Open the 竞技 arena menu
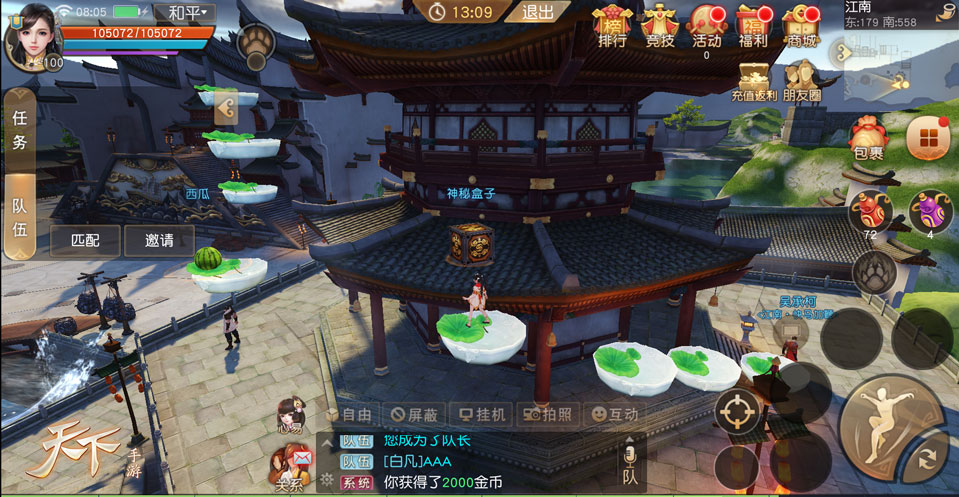Image resolution: width=959 pixels, height=497 pixels. (659, 25)
